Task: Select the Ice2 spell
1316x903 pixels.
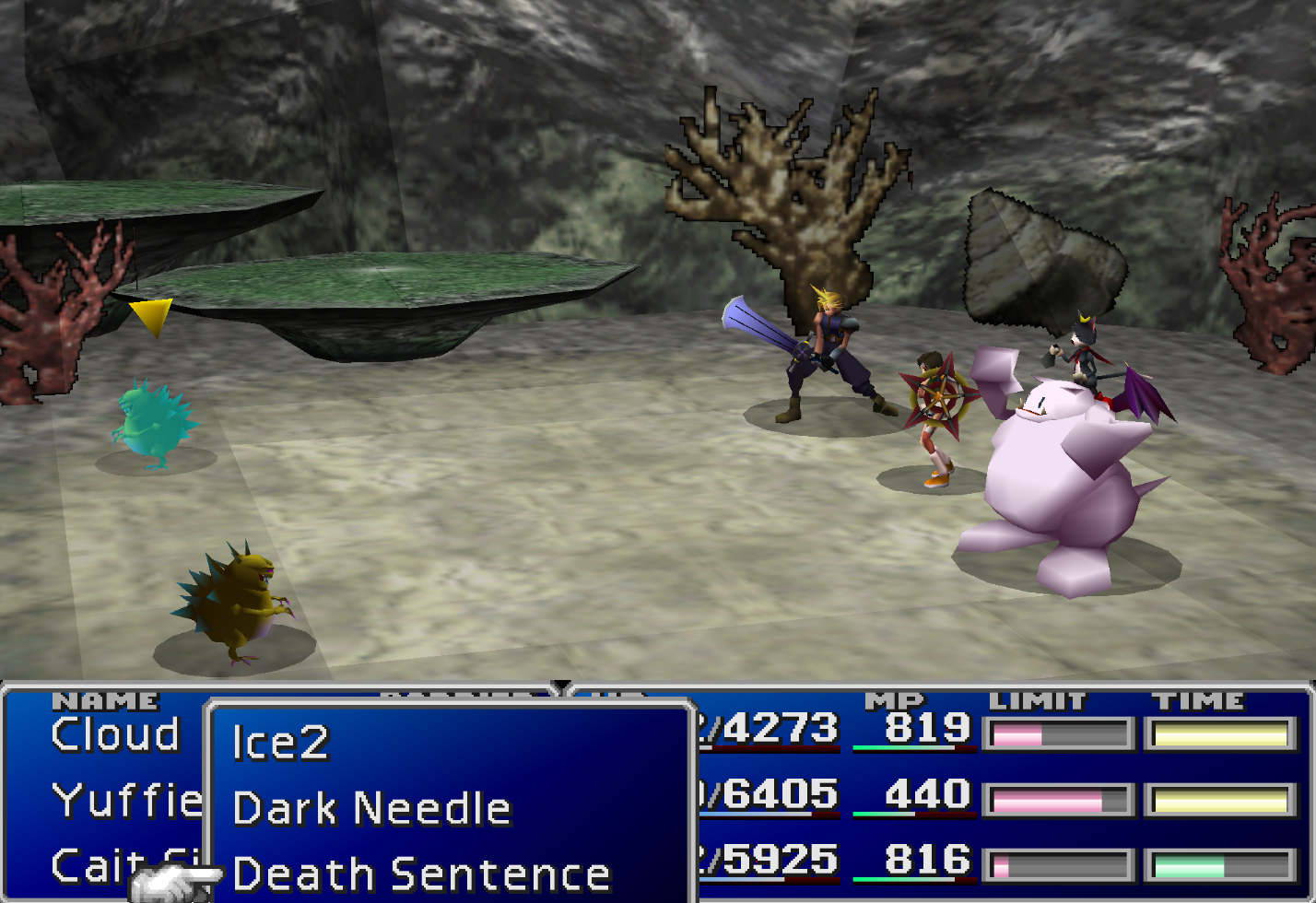Action: click(280, 743)
